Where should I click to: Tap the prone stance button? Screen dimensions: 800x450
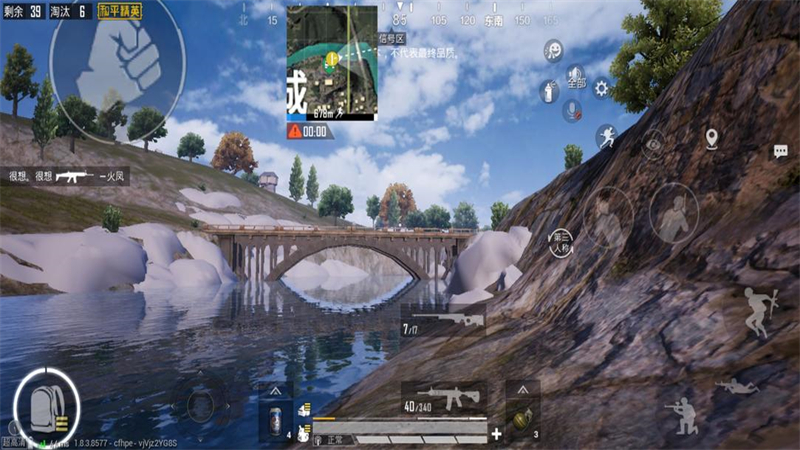click(736, 385)
